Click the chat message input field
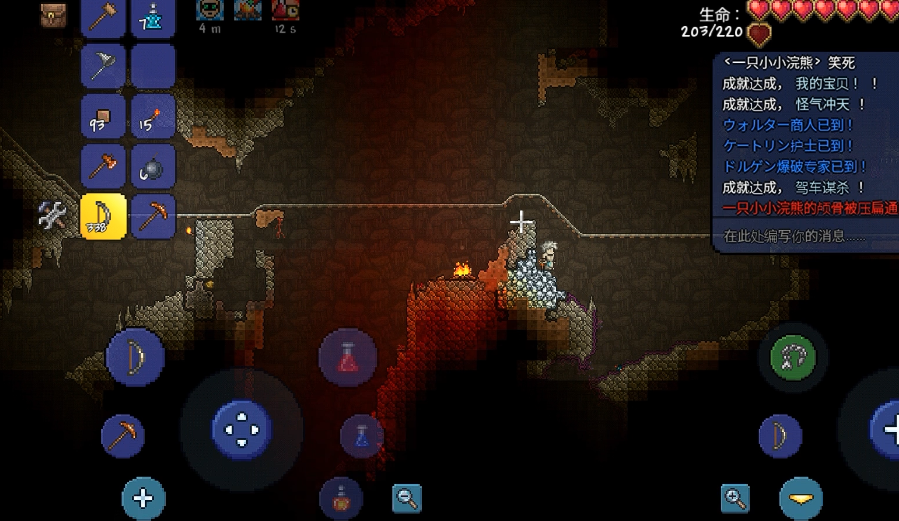Image resolution: width=899 pixels, height=521 pixels. (800, 237)
